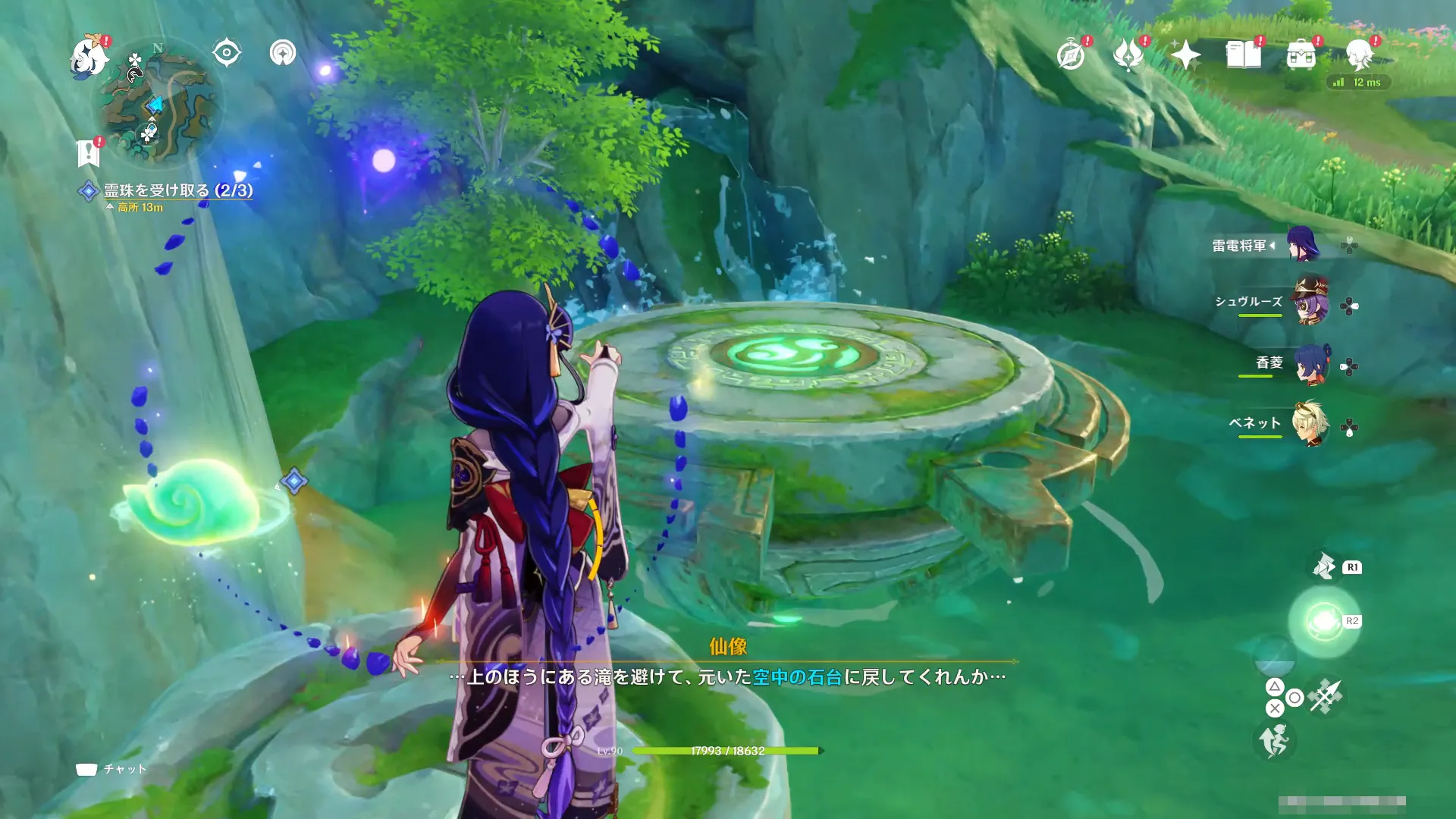Open the チャット chat box
The image size is (1456, 819).
111,769
